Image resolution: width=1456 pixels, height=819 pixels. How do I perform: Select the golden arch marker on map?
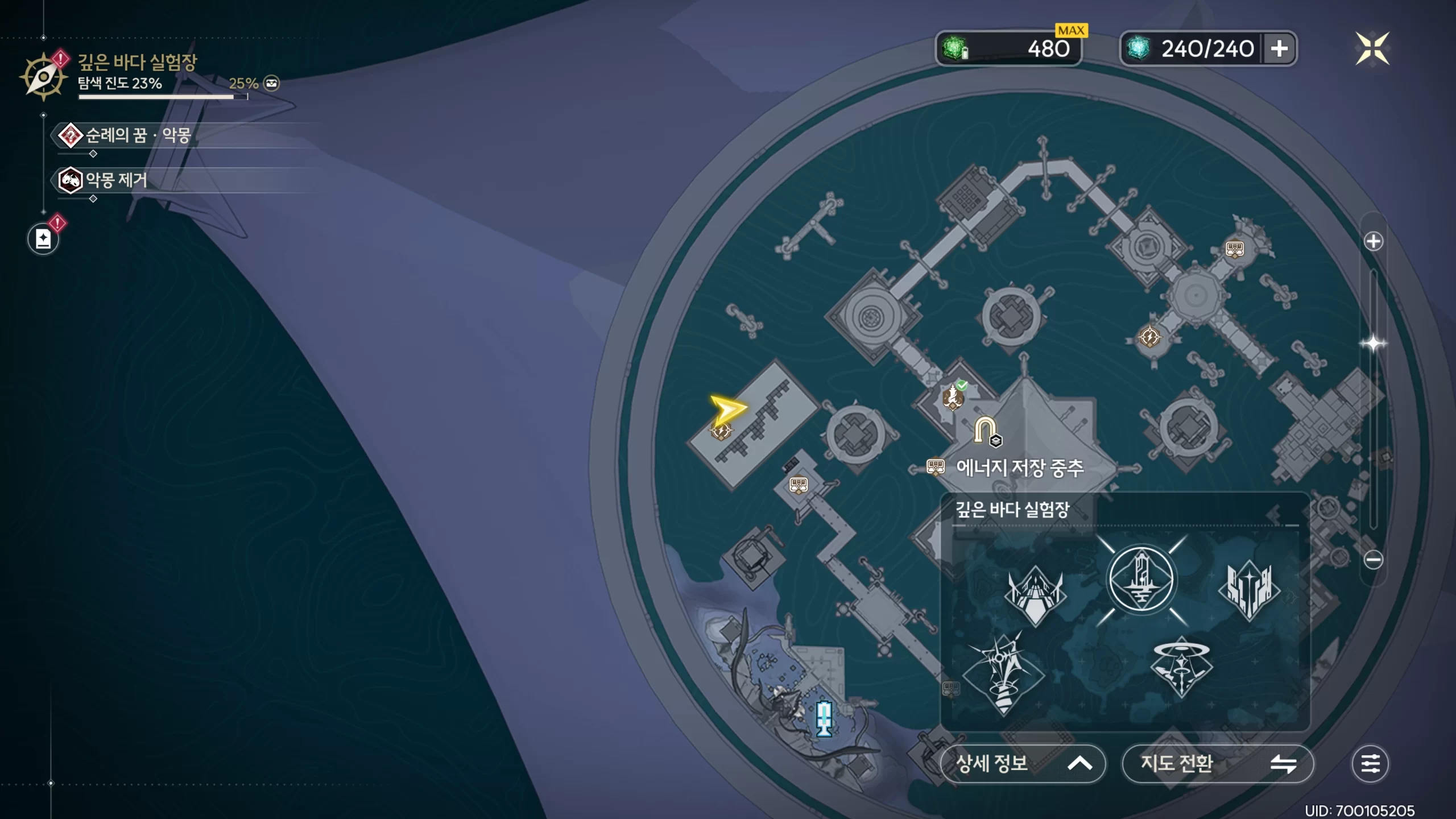point(985,430)
